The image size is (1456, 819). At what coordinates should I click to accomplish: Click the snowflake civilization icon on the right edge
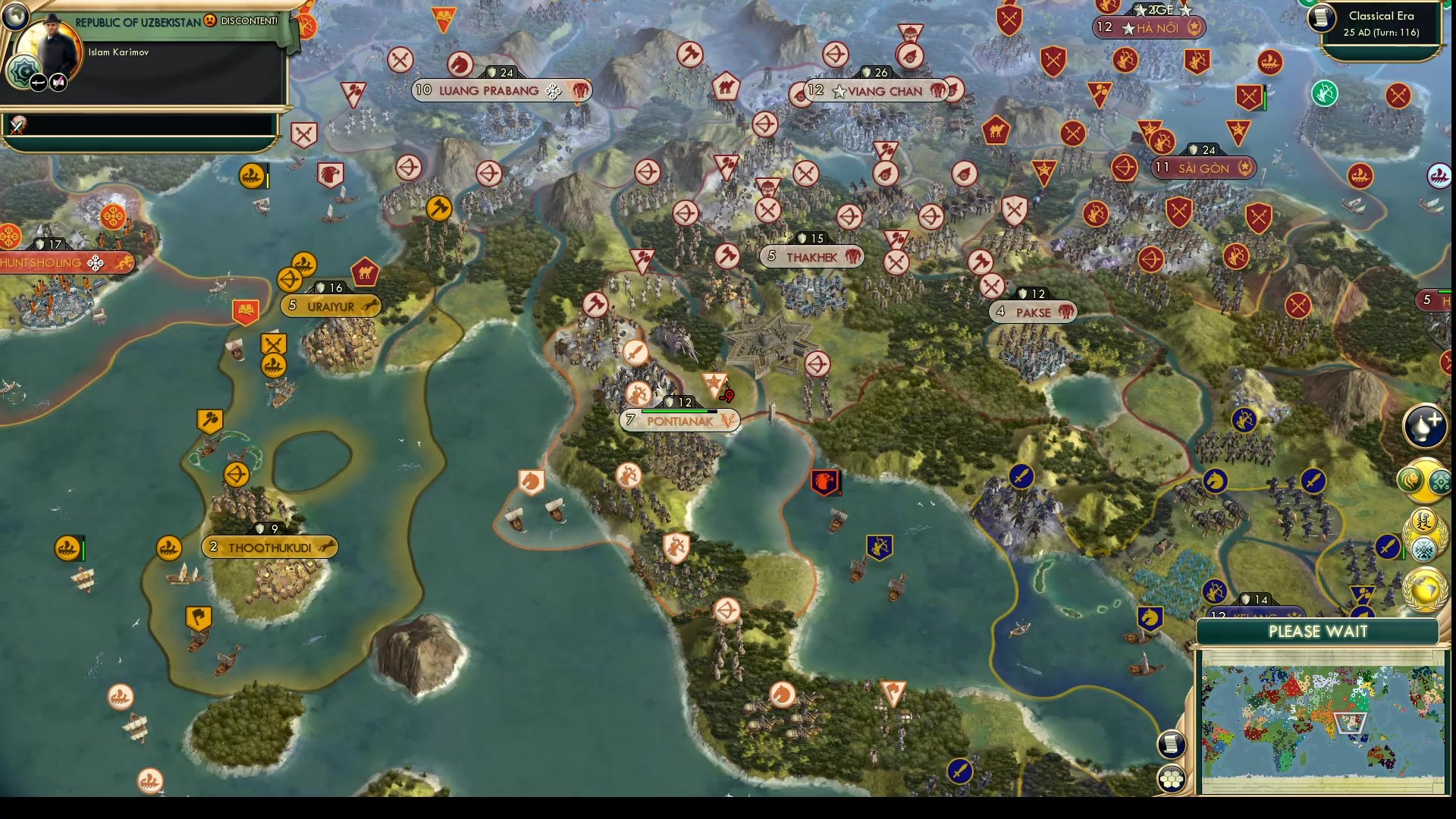point(1423,548)
